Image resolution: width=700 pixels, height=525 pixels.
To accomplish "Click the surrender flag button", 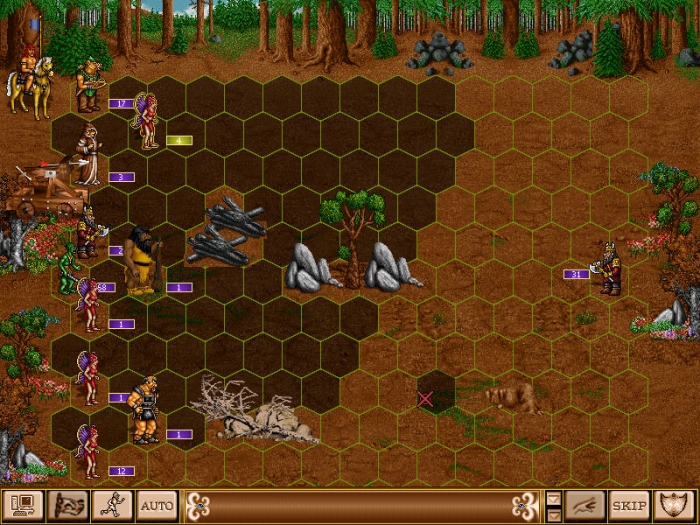I will (65, 504).
